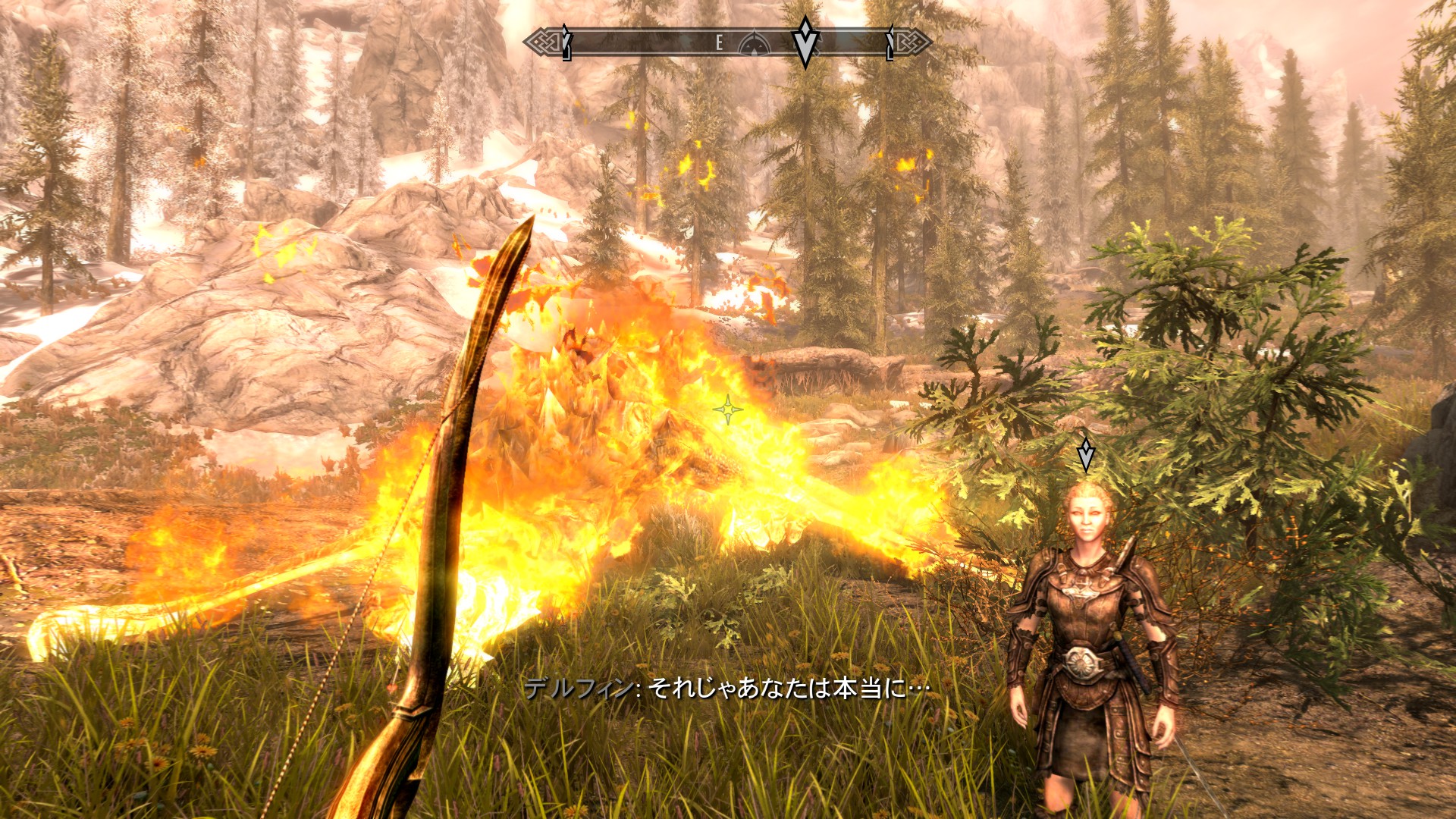The width and height of the screenshot is (1456, 819).
Task: Select the dome-shaped location icon on the compass
Action: click(x=753, y=44)
